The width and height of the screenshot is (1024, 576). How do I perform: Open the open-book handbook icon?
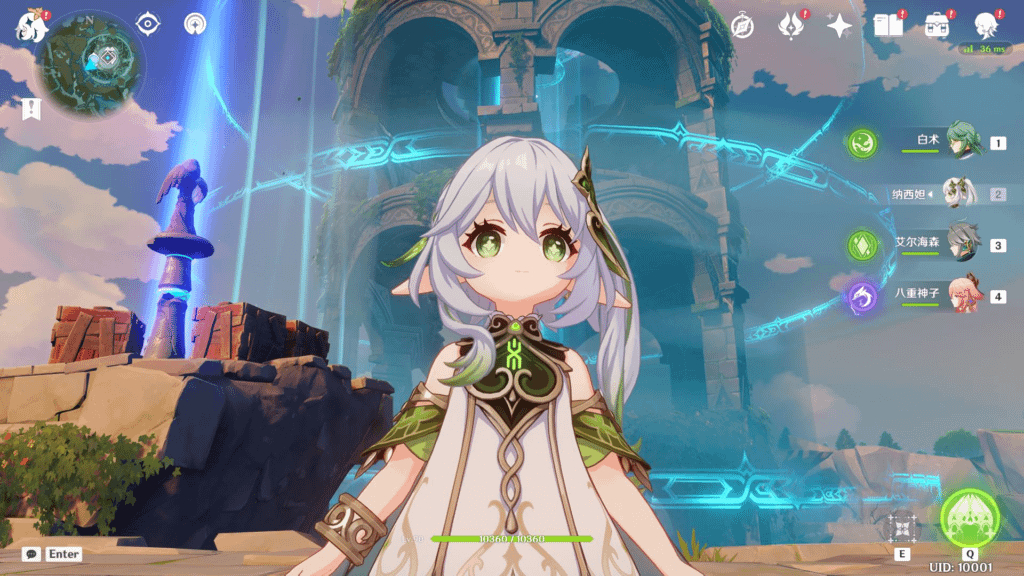point(887,26)
